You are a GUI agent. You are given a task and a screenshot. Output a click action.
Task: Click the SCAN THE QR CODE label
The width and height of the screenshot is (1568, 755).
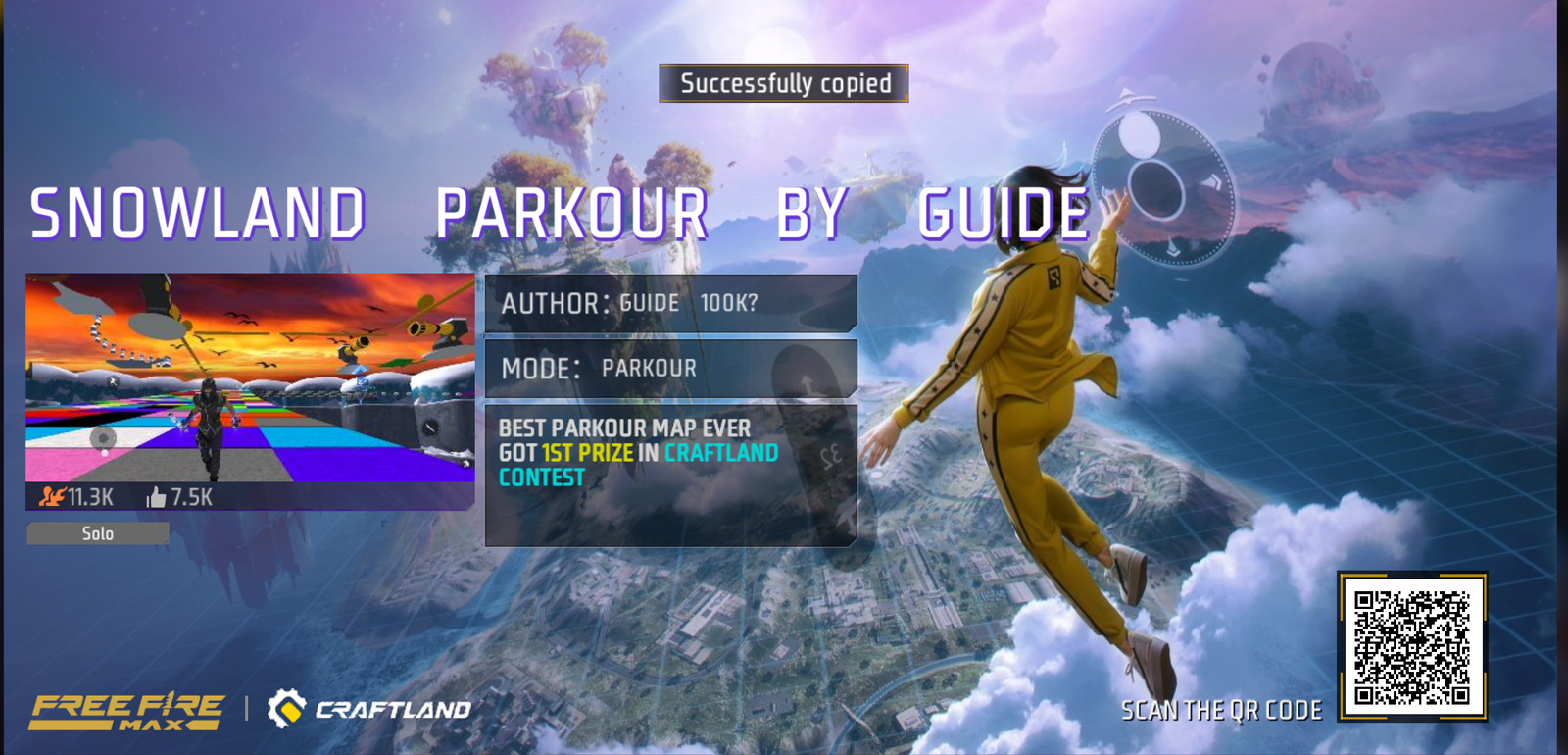click(1223, 710)
